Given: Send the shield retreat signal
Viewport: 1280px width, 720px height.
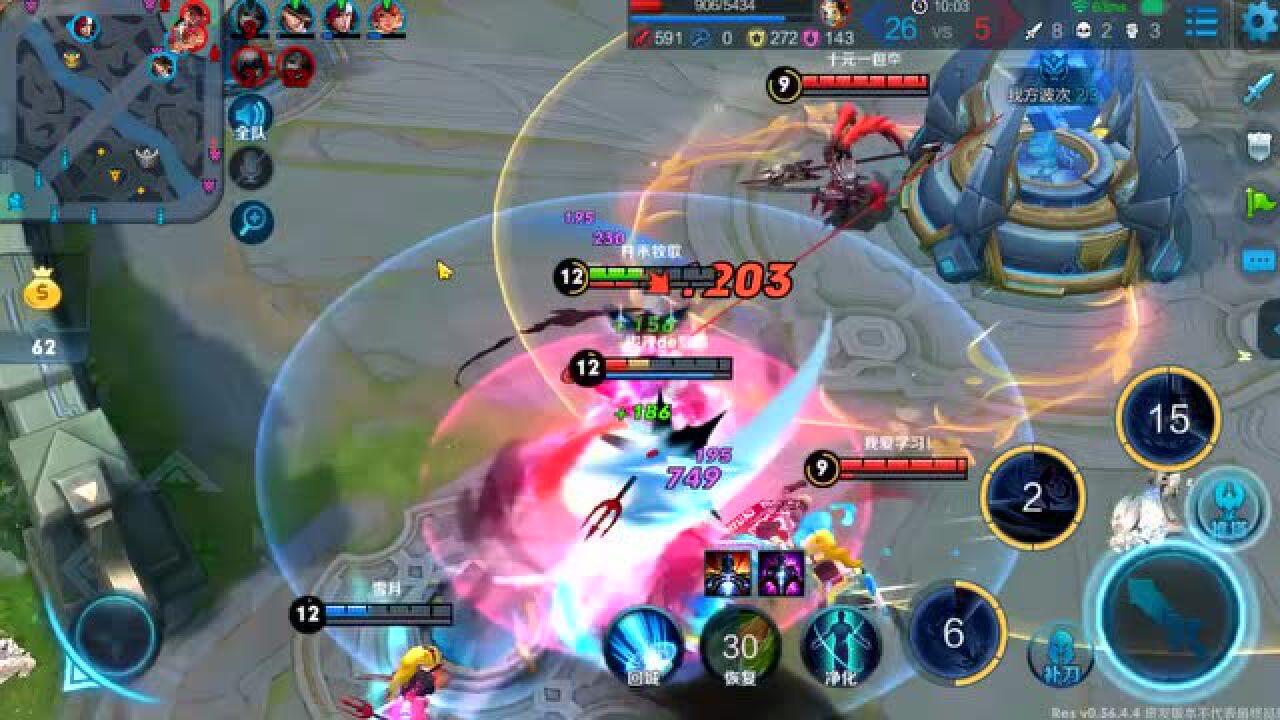Looking at the screenshot, I should [x=1258, y=147].
